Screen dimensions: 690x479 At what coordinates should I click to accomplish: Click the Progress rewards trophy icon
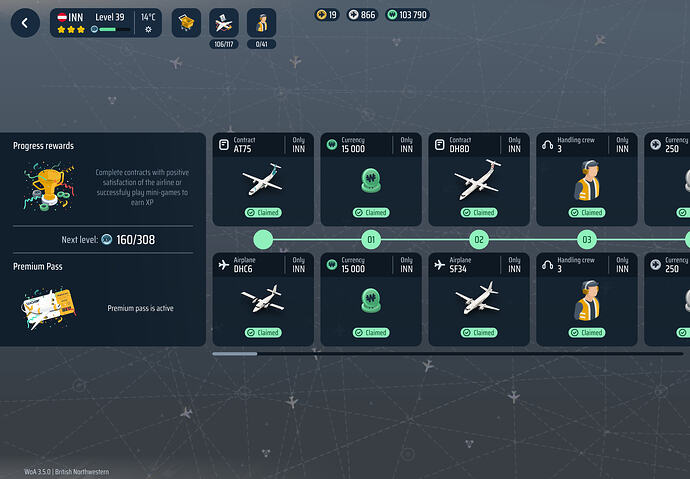pos(47,186)
